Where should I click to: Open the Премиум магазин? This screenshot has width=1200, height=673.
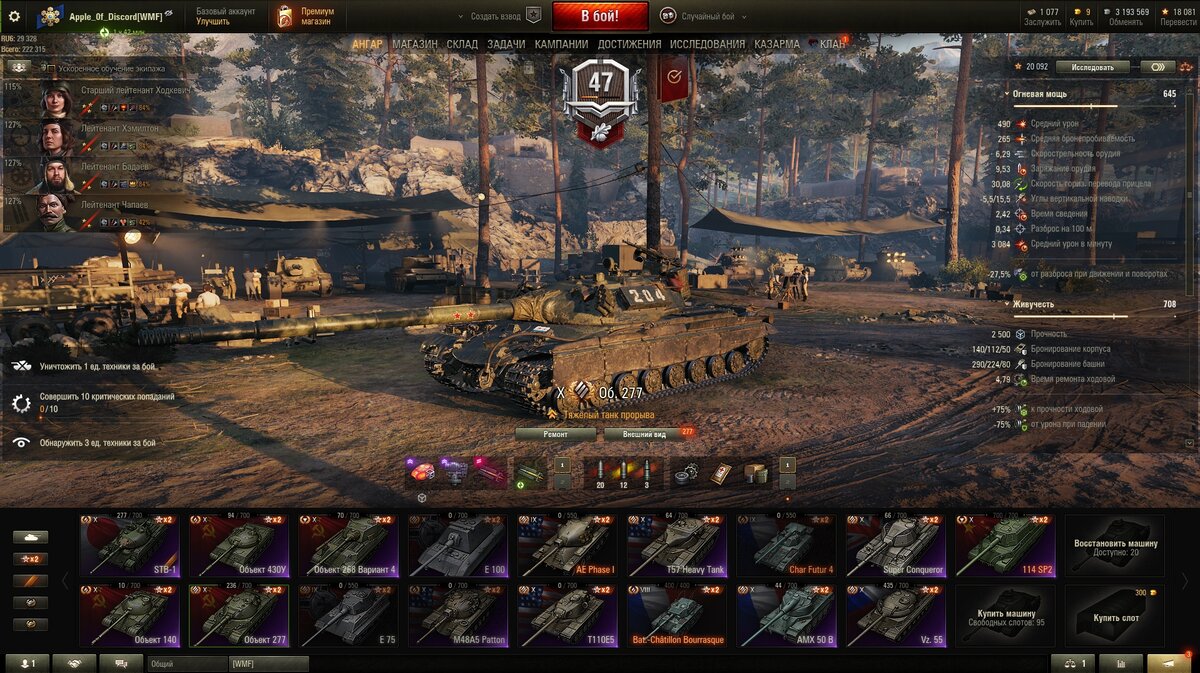coord(305,16)
